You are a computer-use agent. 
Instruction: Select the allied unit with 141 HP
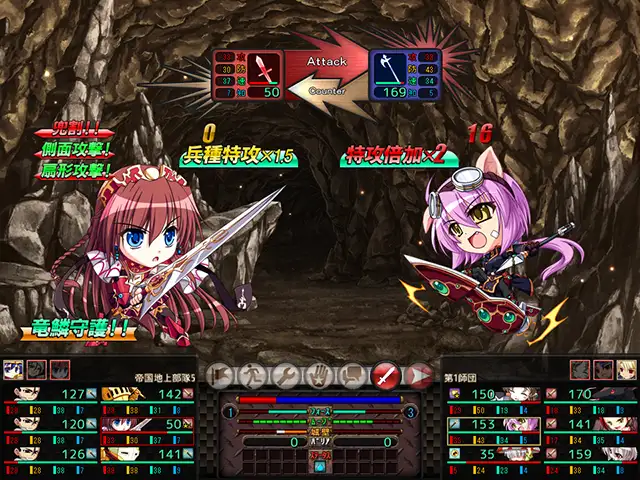point(148,453)
